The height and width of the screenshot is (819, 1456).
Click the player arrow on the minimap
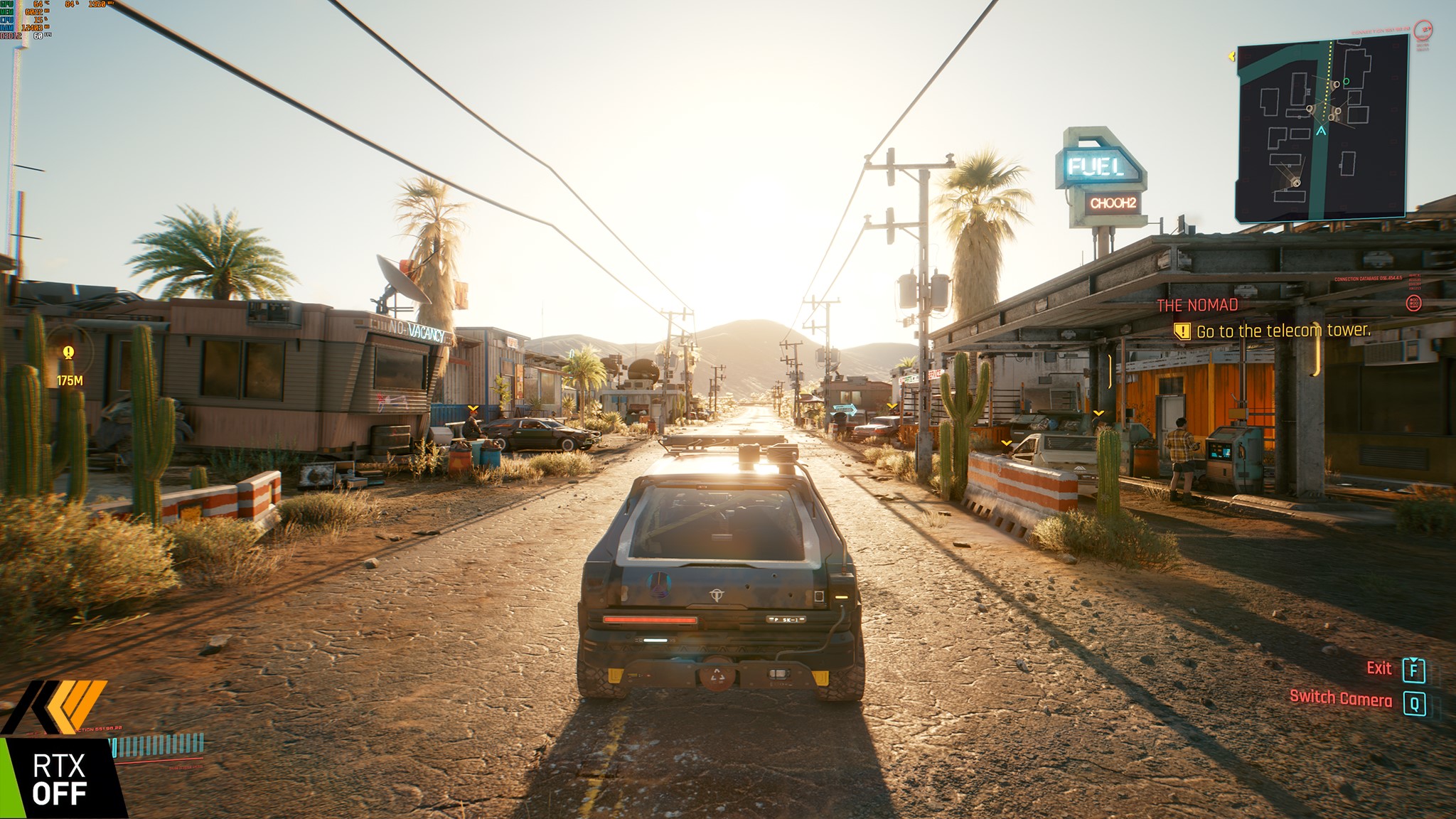tap(1322, 131)
